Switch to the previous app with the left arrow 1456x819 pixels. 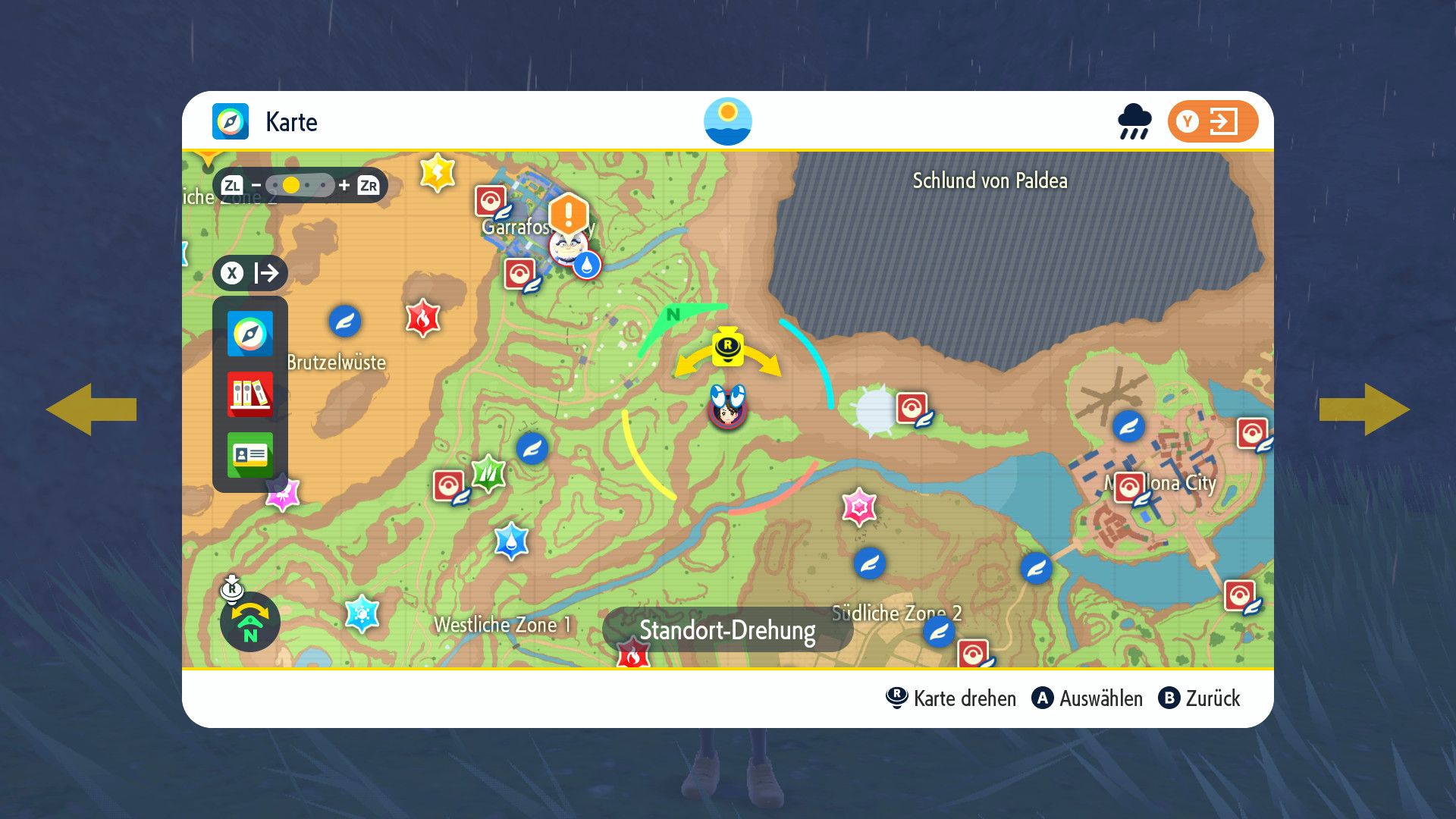91,409
